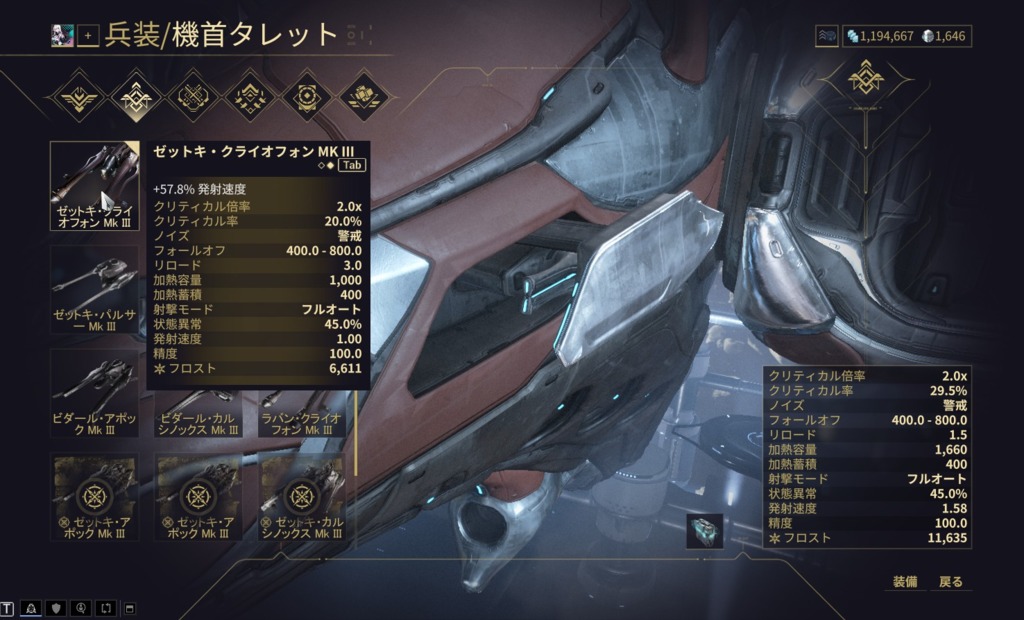
Task: Choose the ゼットキ・パルサー Mk III turret
Action: click(94, 290)
